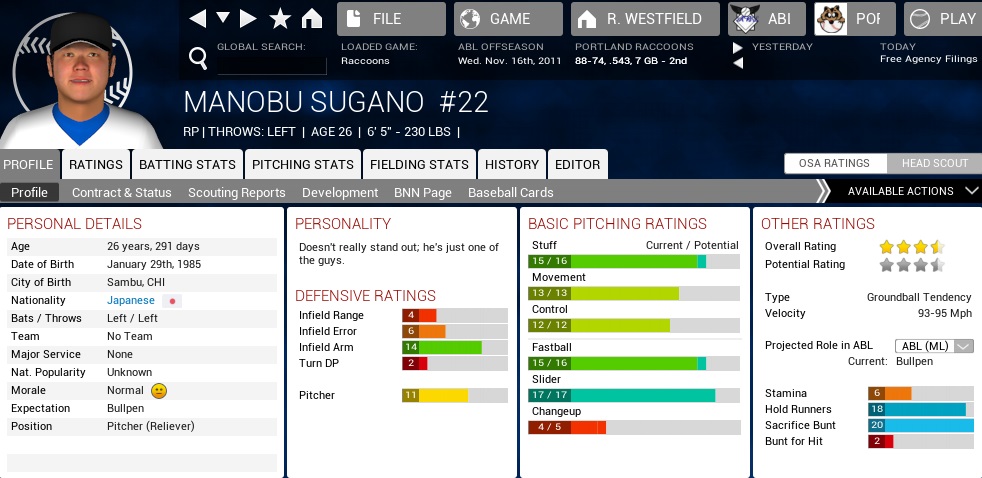Switch to the RATINGS tab
This screenshot has width=982, height=478.
click(96, 165)
